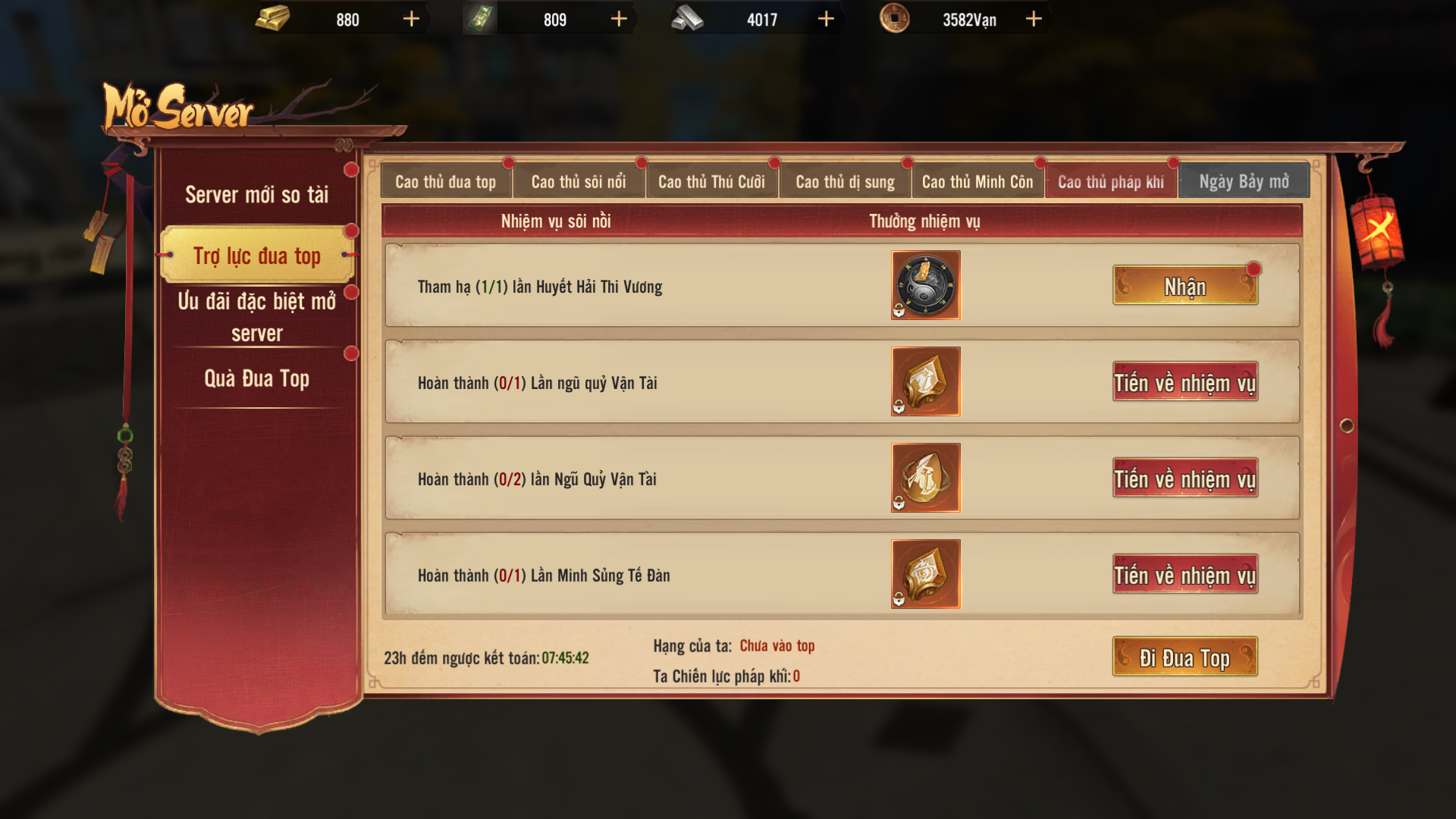The width and height of the screenshot is (1456, 819).
Task: Select the Trợ lực đua top menu entry
Action: pyautogui.click(x=257, y=256)
